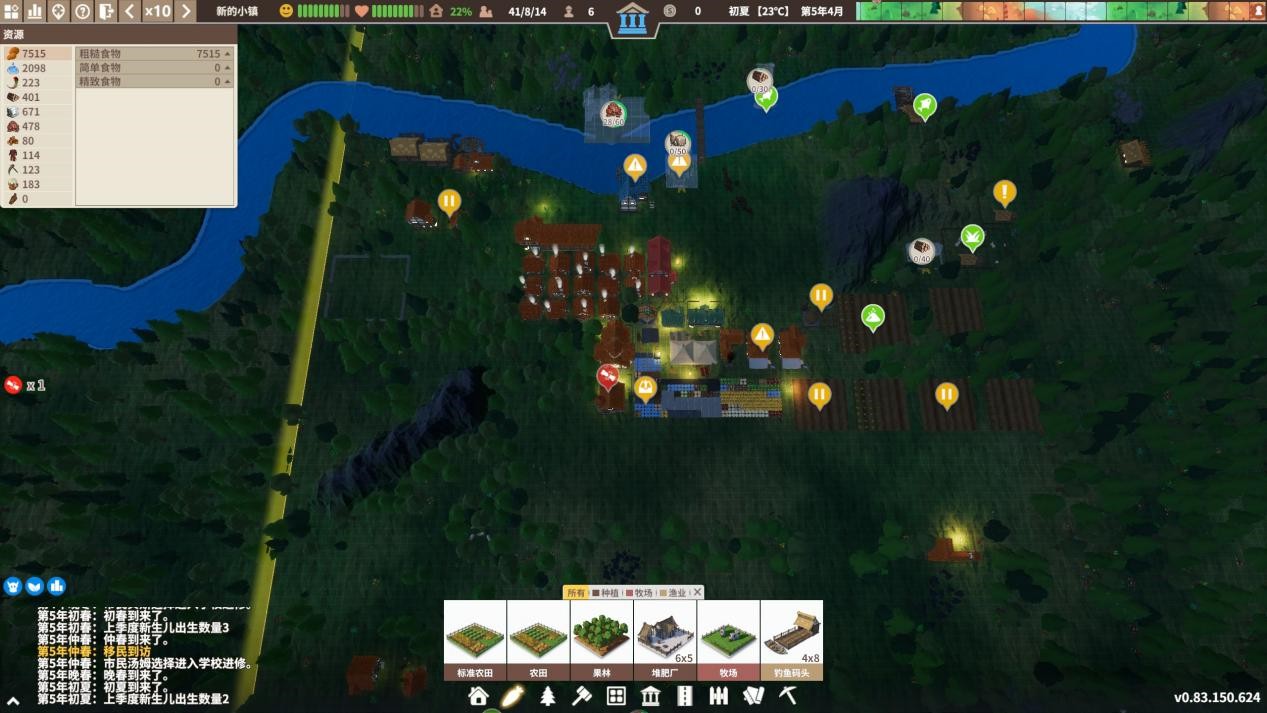The image size is (1267, 713).
Task: Choose the 果林 orchard card
Action: point(602,640)
